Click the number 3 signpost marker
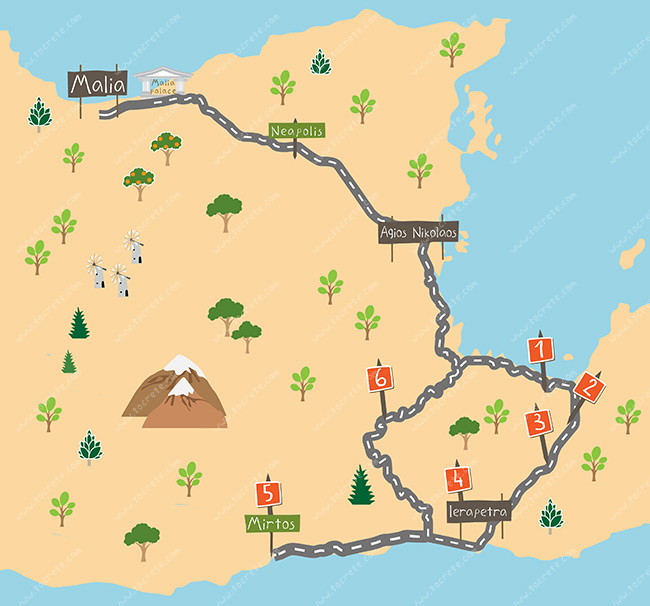650x606 pixels. pyautogui.click(x=539, y=422)
